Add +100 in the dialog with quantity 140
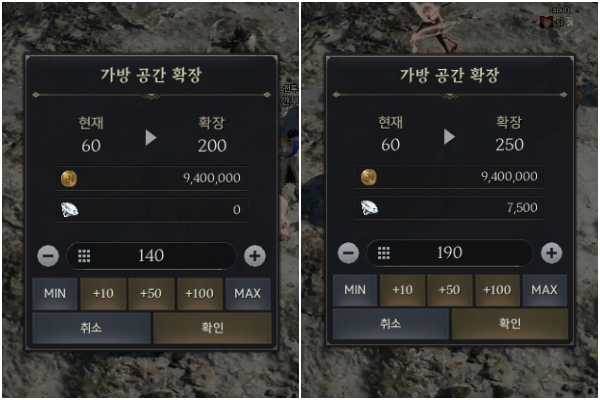 pos(200,293)
